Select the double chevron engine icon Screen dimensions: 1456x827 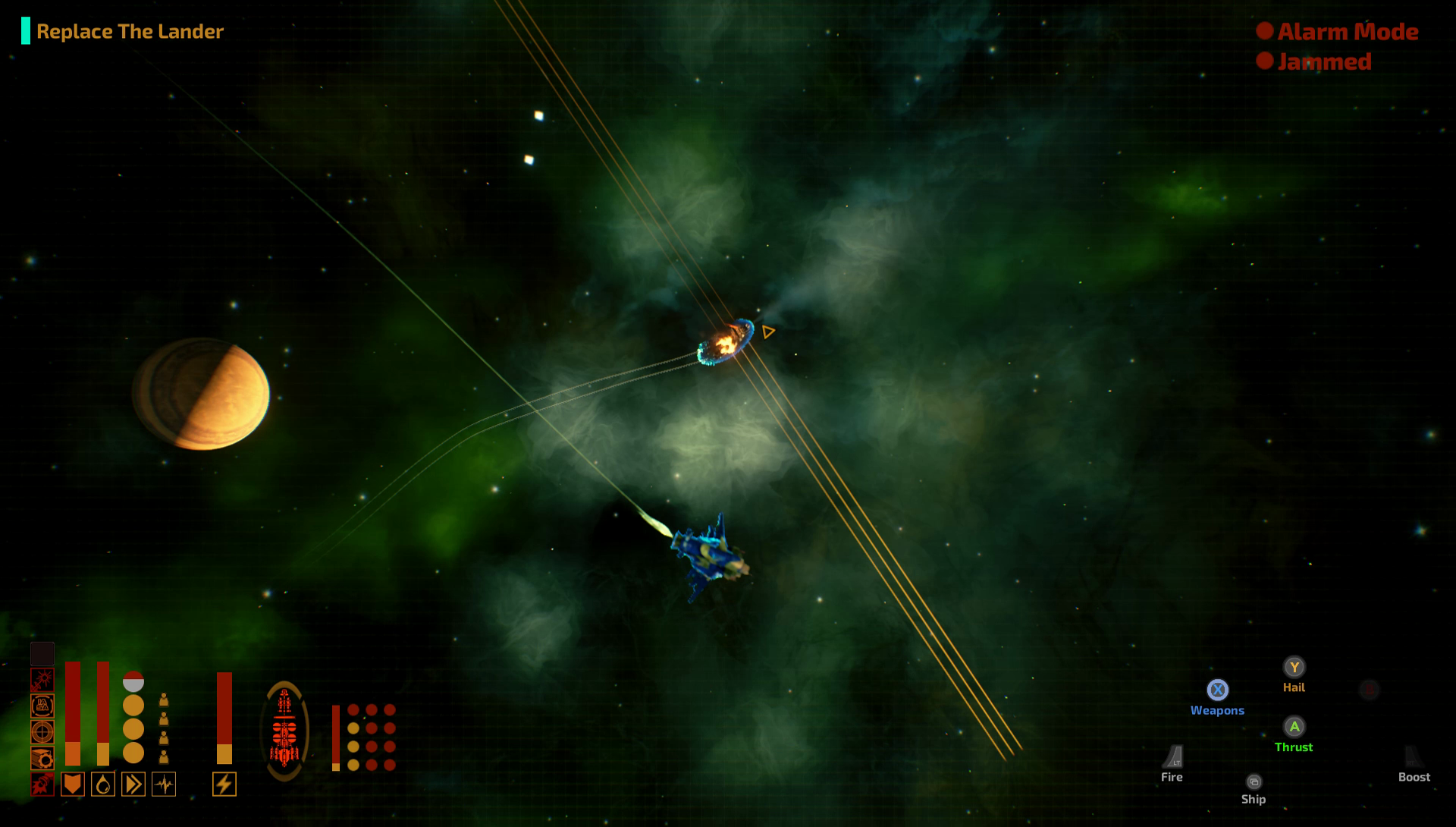133,784
